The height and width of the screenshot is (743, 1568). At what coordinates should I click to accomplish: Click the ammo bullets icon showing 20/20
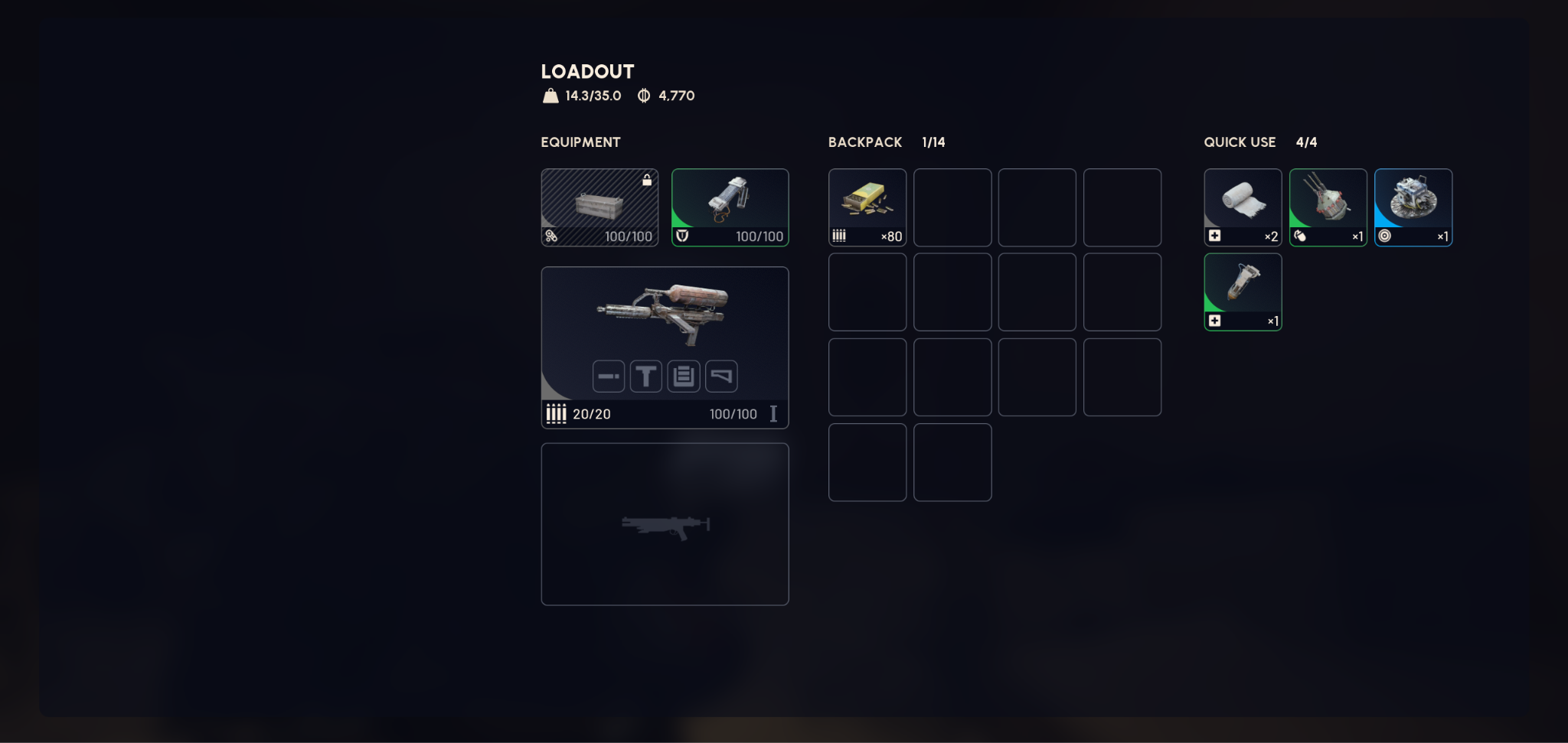[x=557, y=413]
